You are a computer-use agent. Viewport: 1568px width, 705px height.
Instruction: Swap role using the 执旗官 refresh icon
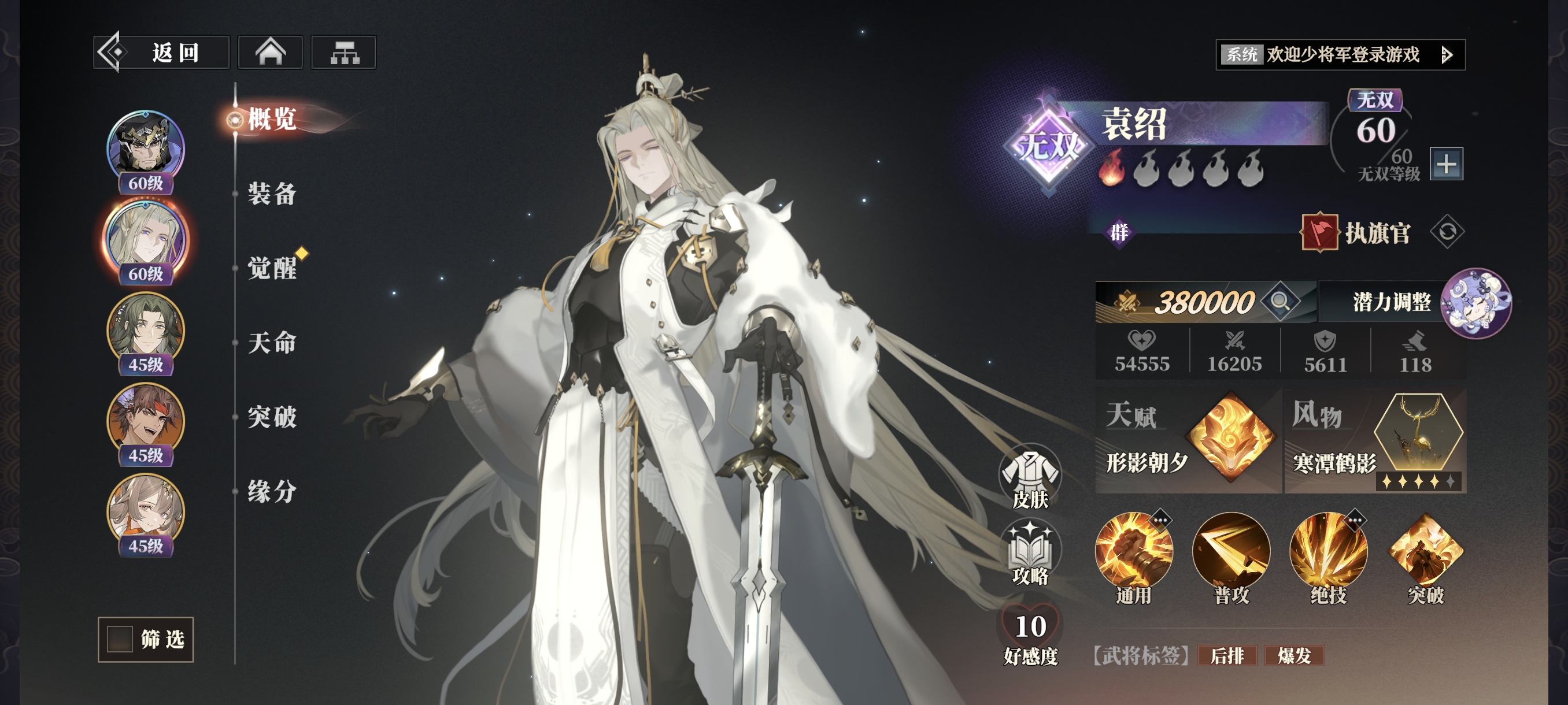[x=1447, y=232]
